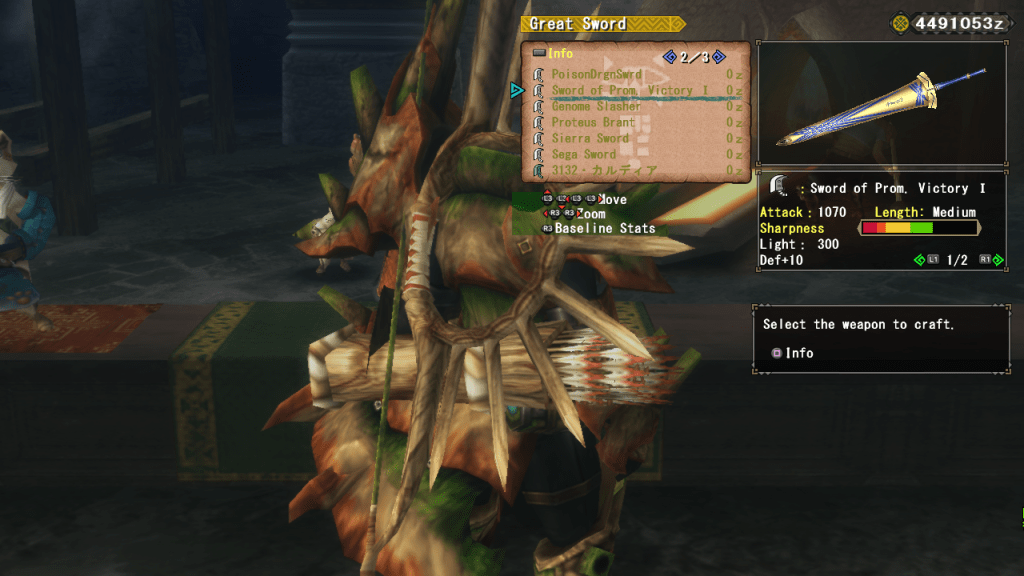
Task: Click the Great Sword category banner
Action: 588,24
